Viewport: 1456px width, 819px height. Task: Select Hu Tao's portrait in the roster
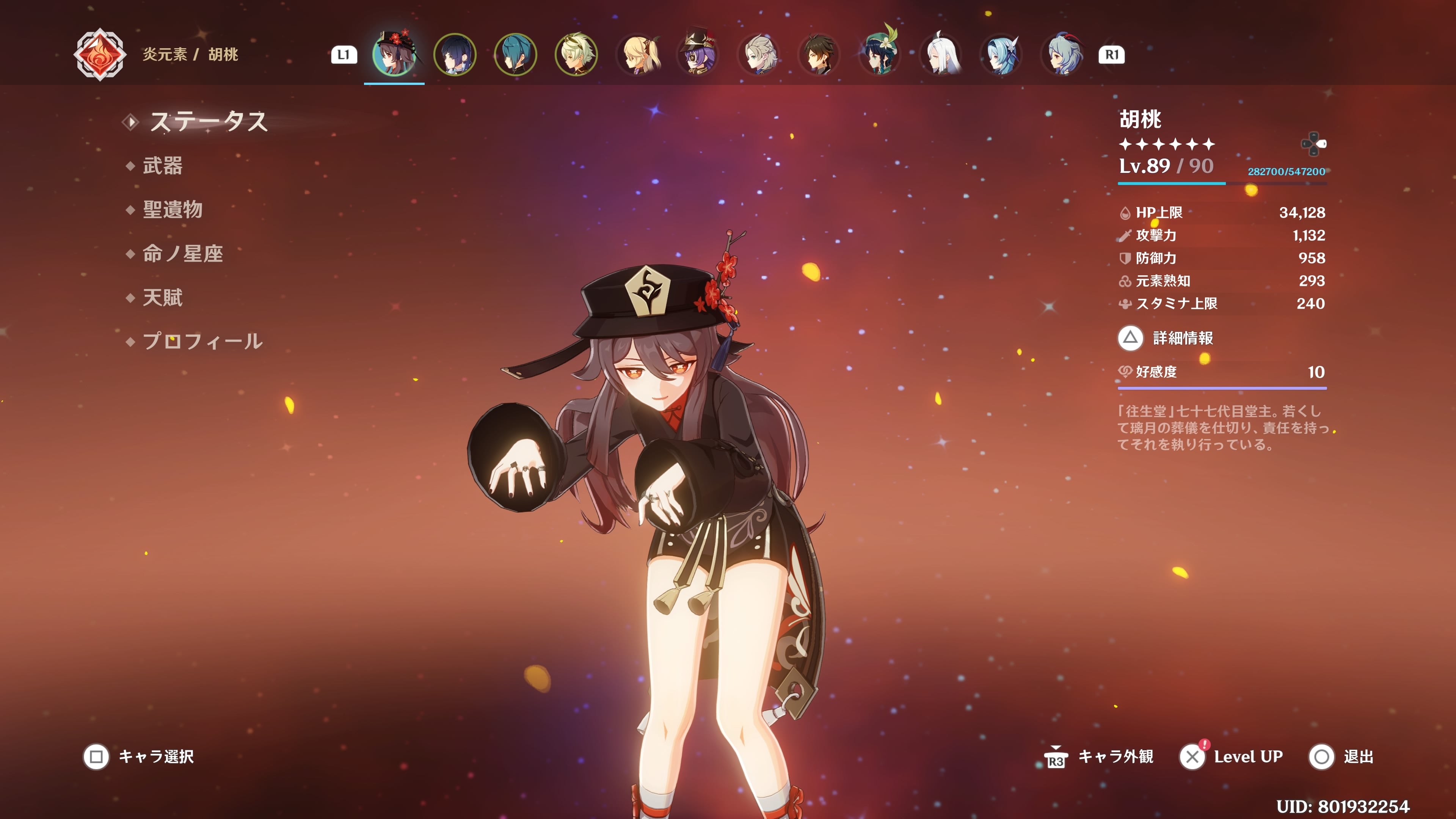[394, 55]
